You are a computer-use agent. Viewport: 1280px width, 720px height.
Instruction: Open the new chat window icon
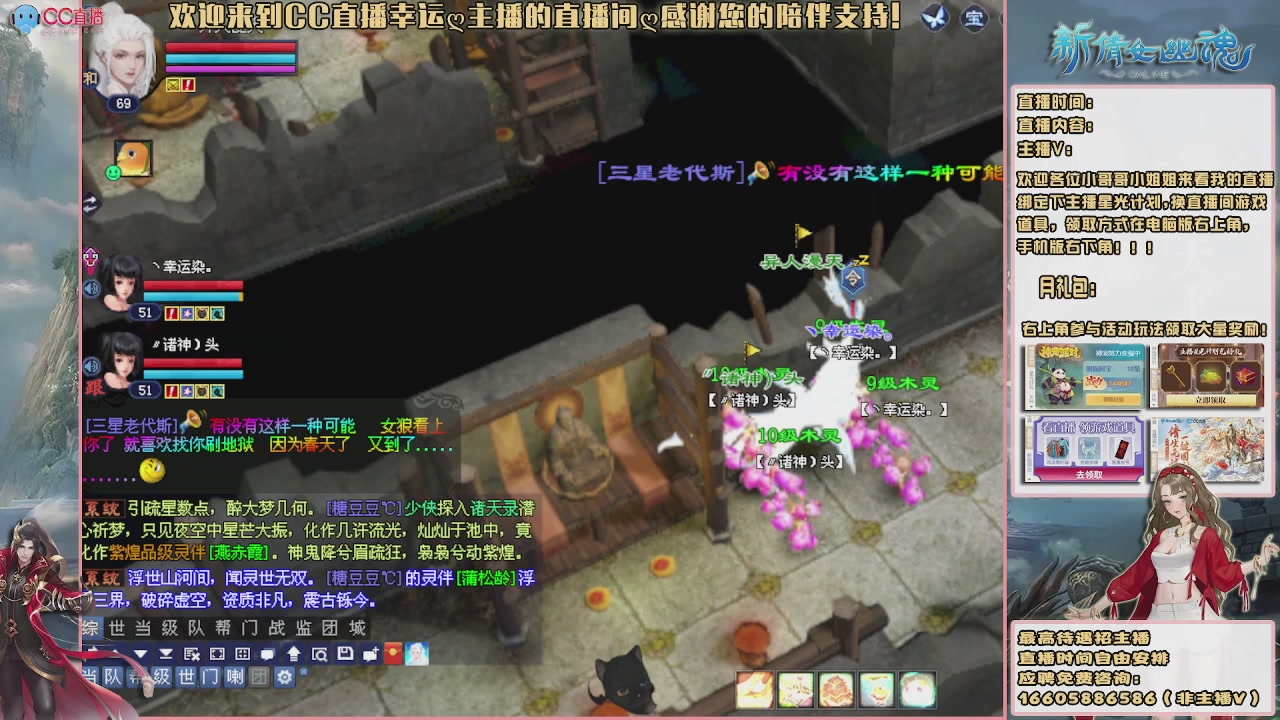[370, 653]
